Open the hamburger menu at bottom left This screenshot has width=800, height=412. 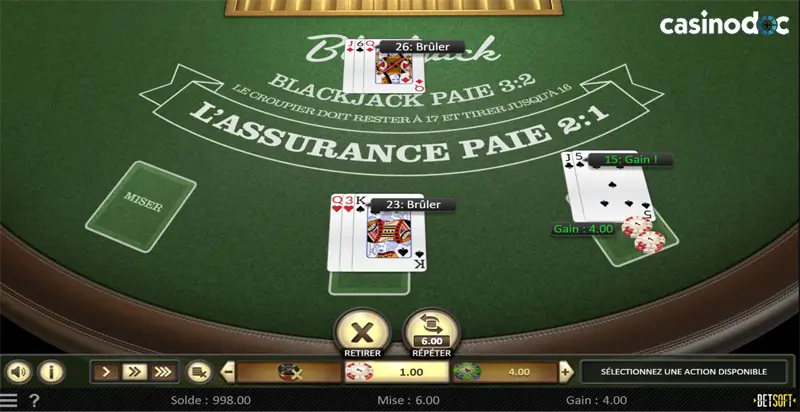coord(10,401)
